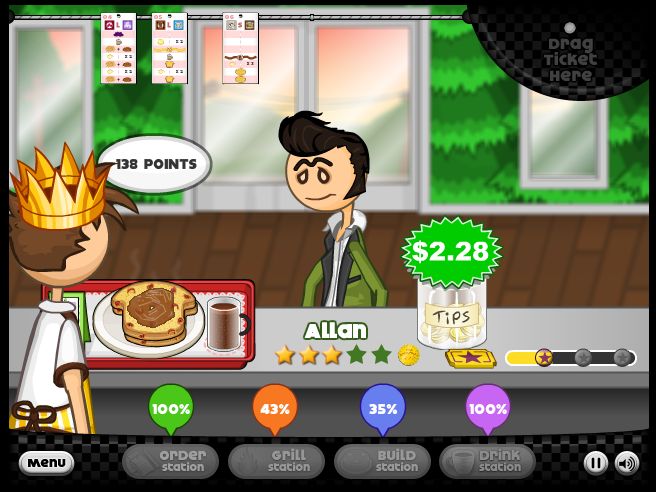
Task: Go to the Grill Station
Action: coord(276,461)
